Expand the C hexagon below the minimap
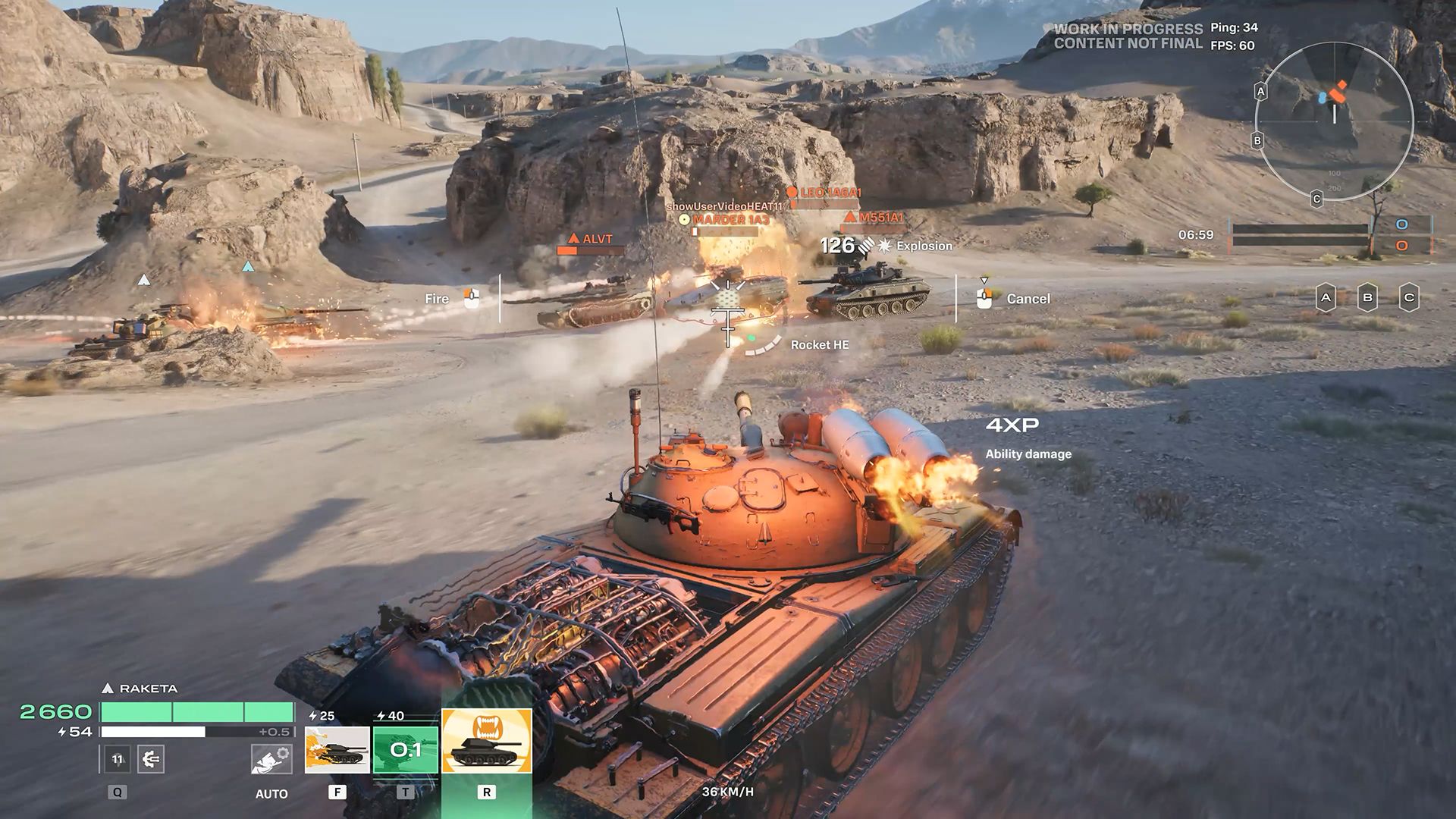The height and width of the screenshot is (819, 1456). click(x=1411, y=296)
